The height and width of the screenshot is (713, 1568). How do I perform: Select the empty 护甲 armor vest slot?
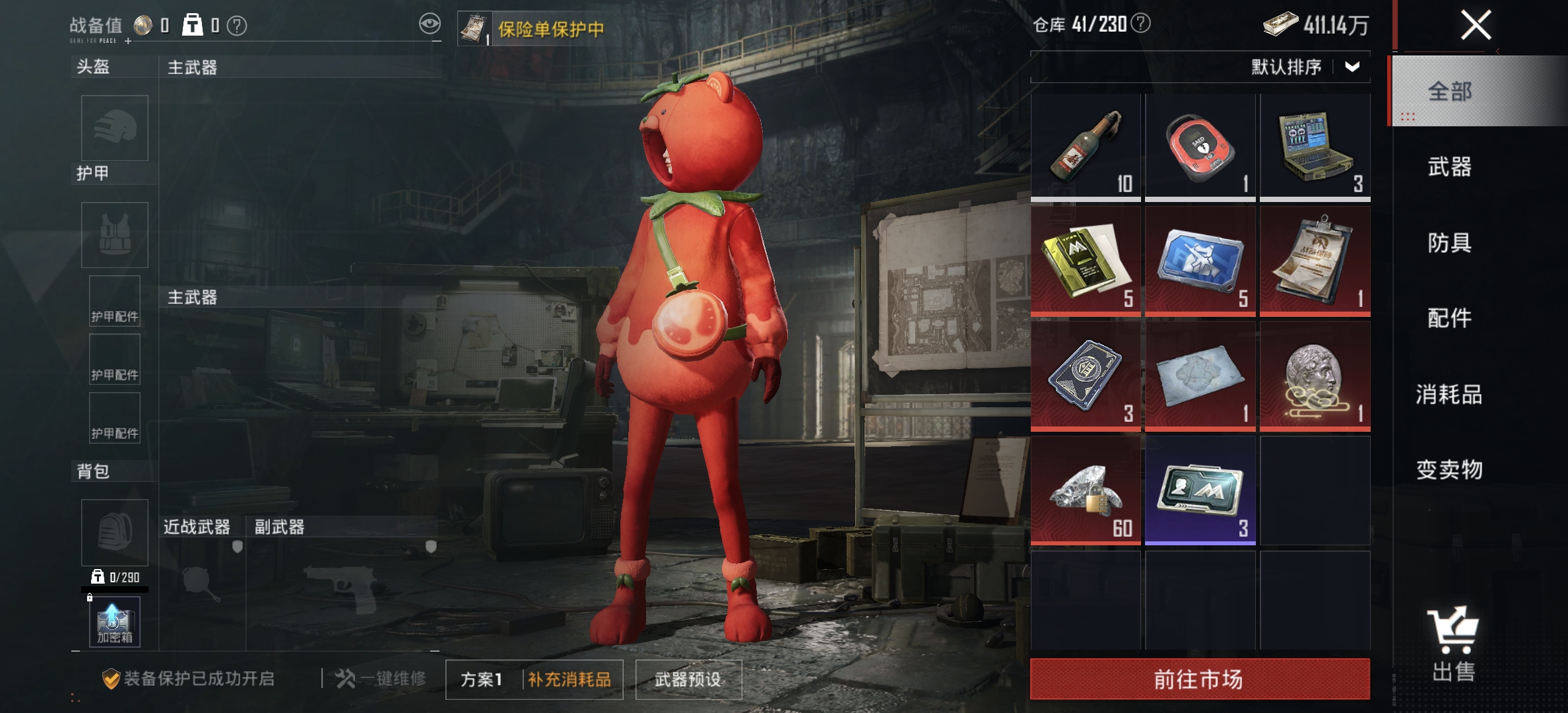114,236
